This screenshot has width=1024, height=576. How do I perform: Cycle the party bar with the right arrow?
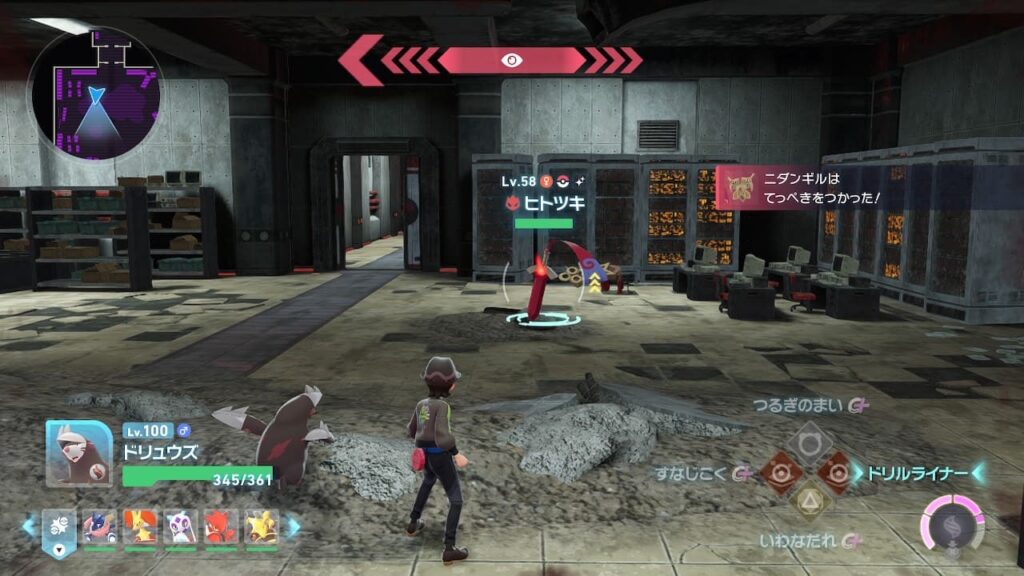click(293, 527)
